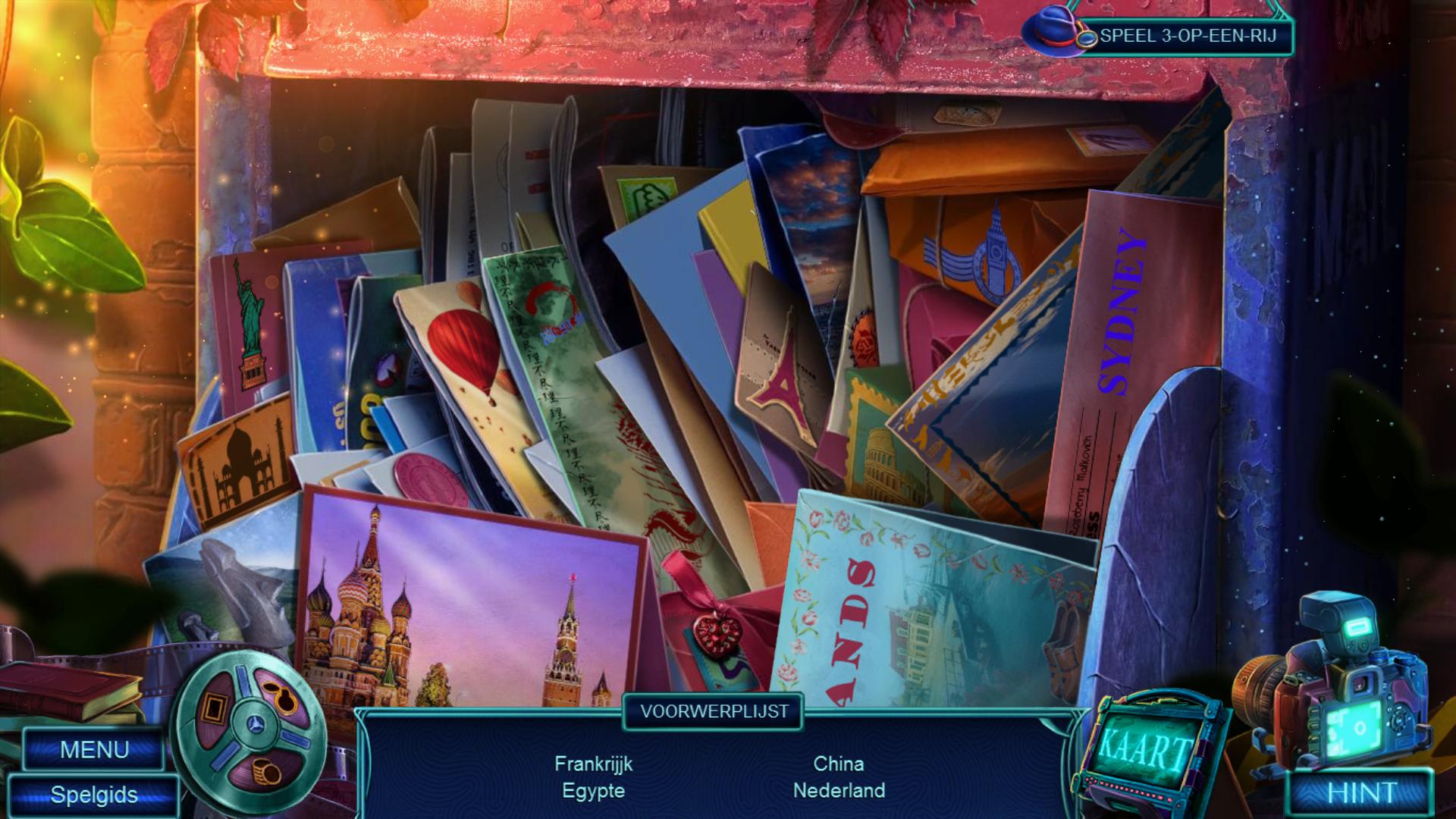Click the Voorwerplijst panel header

click(714, 711)
